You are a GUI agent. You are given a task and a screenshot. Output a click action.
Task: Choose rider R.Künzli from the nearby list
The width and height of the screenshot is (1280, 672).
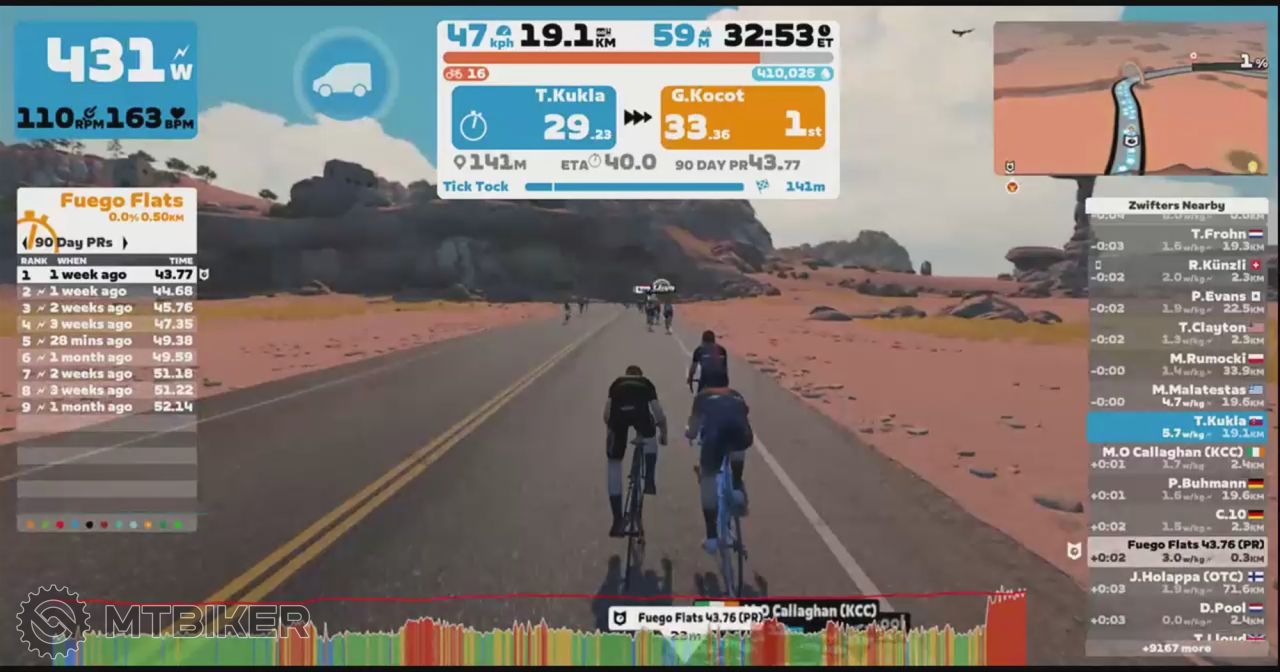(1177, 270)
